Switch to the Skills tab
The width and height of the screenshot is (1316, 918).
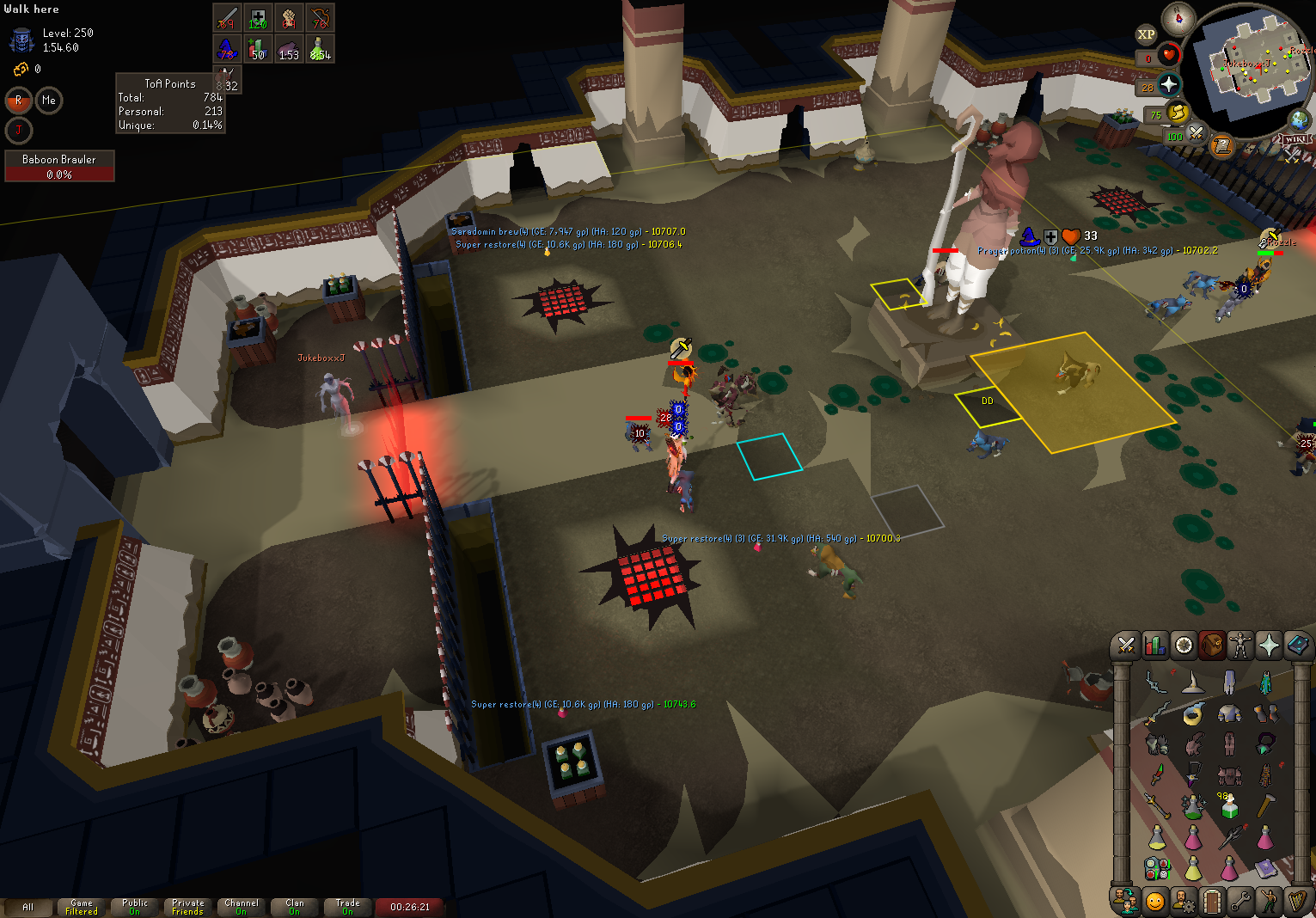point(1154,645)
